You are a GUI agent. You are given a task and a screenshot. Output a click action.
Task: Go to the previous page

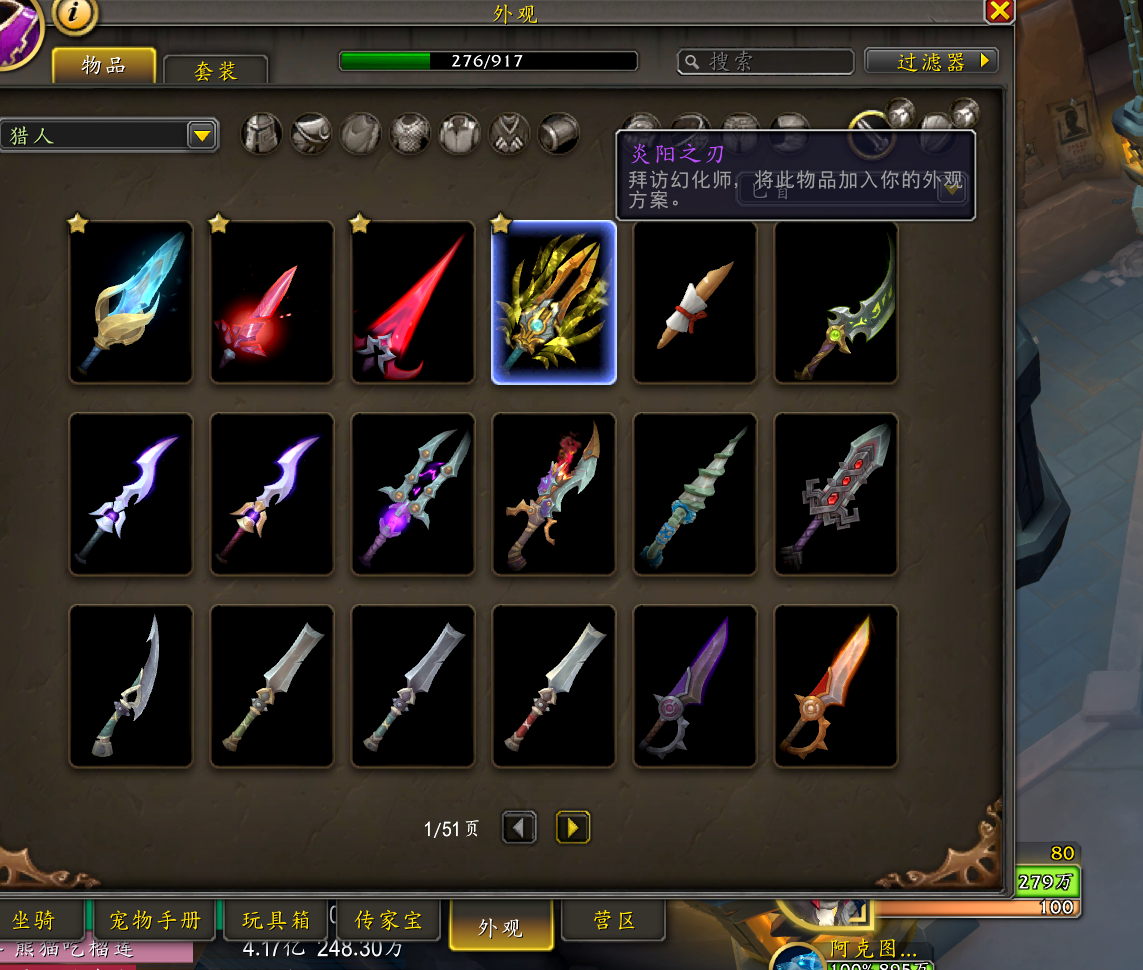coord(519,827)
